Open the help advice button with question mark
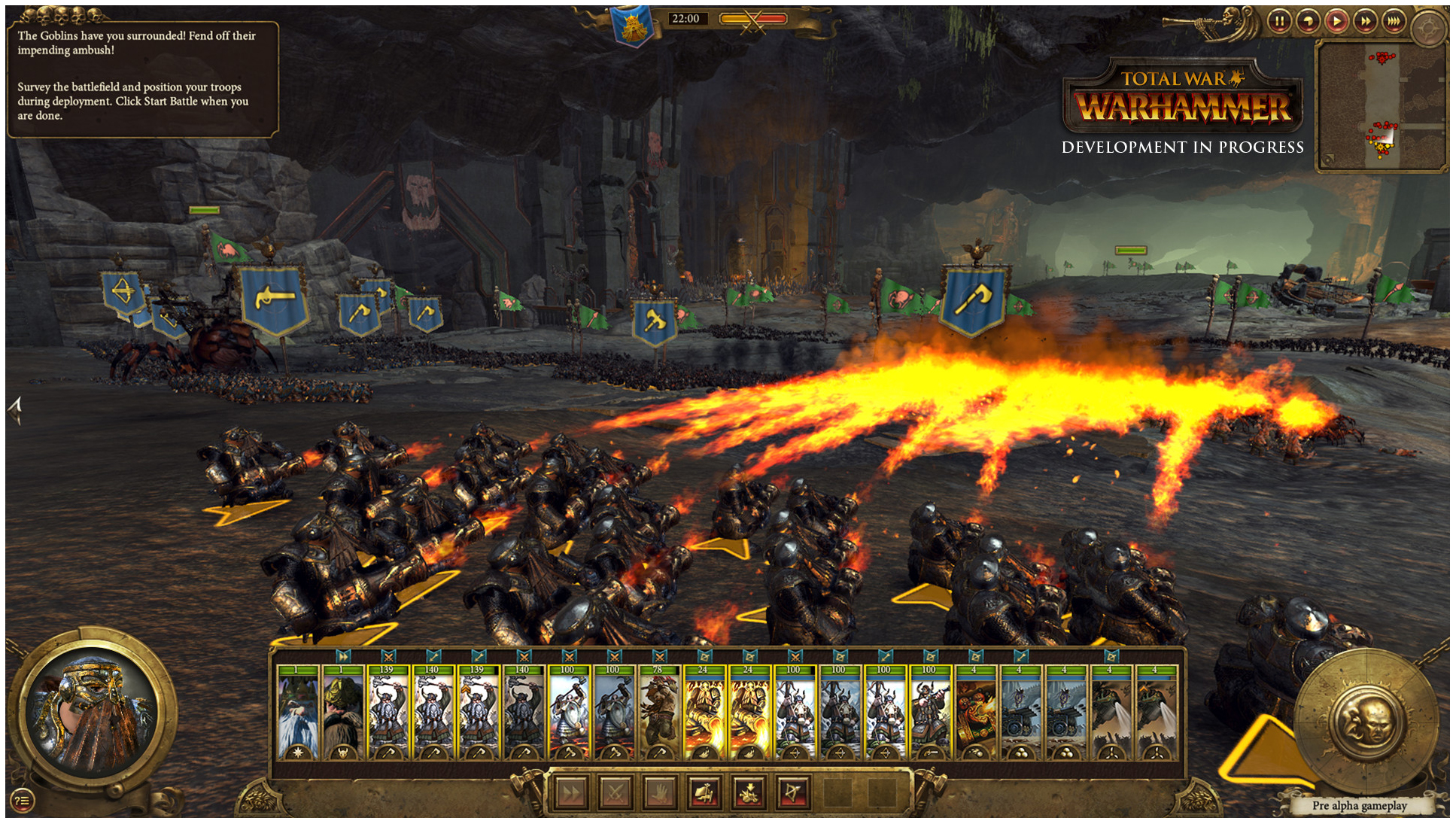 pyautogui.click(x=22, y=801)
